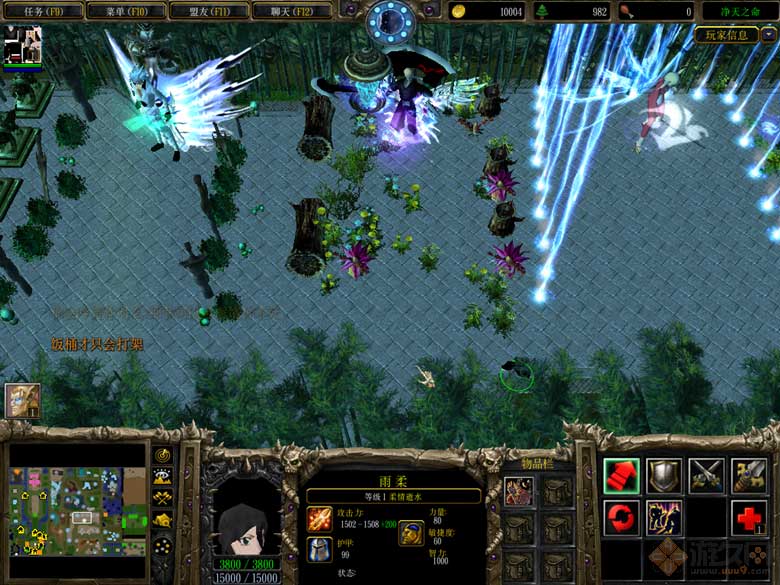Open the red cross hero skills button
Screen dimensions: 780x585
[750, 518]
